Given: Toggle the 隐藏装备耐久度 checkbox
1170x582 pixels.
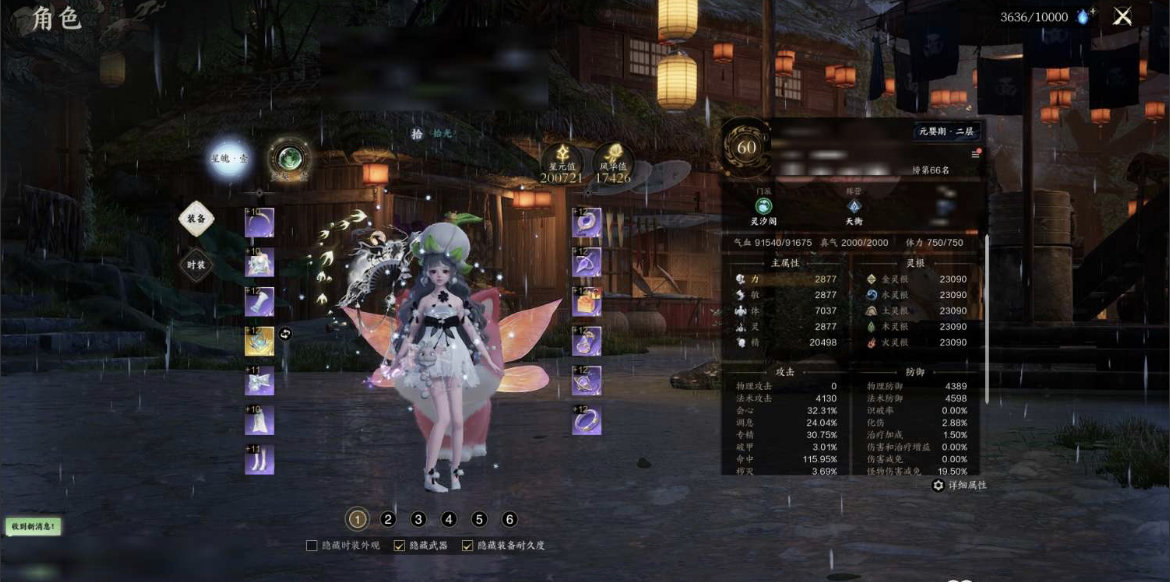Looking at the screenshot, I should tap(467, 545).
